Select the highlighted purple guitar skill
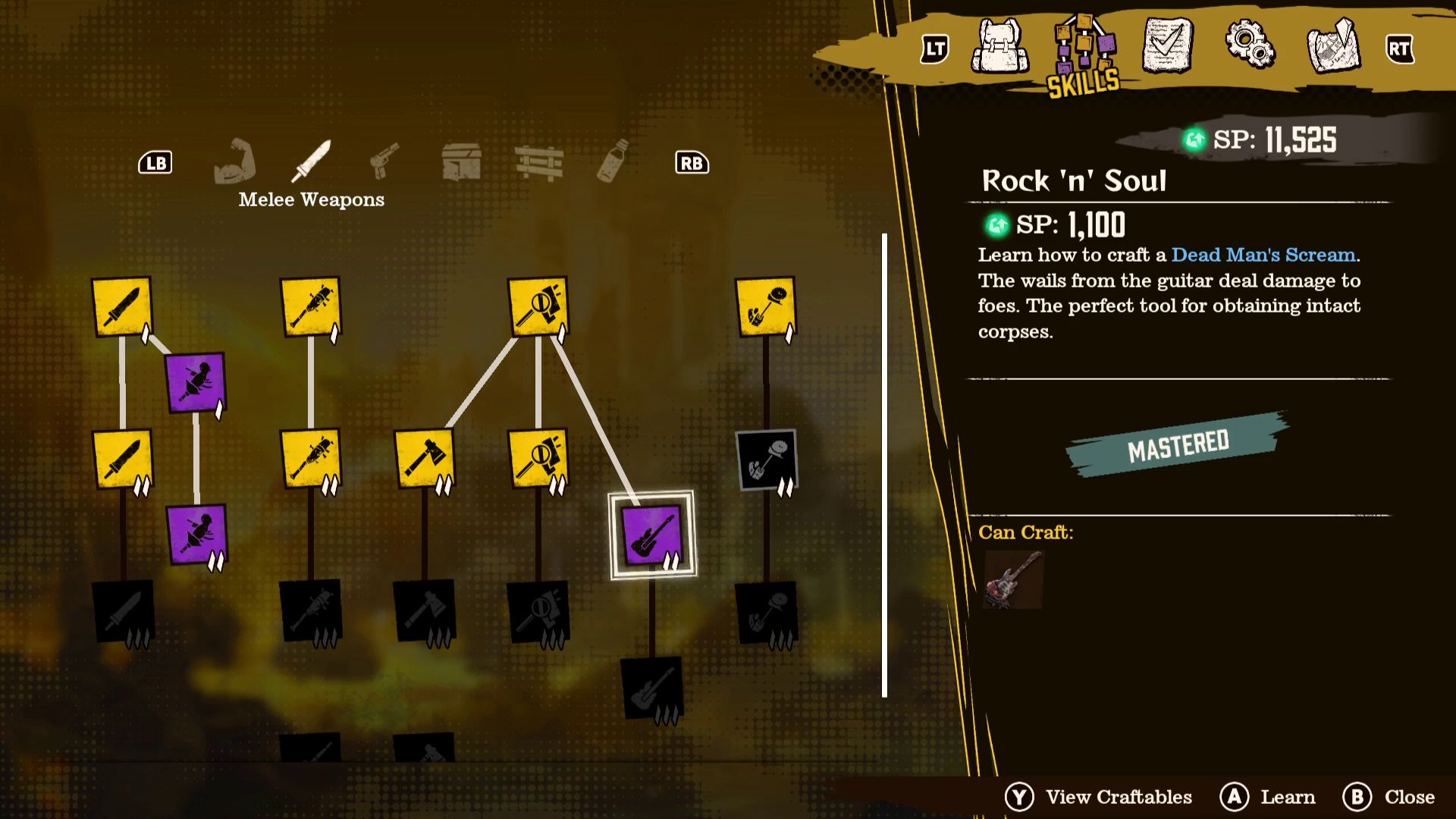This screenshot has height=819, width=1456. tap(651, 535)
